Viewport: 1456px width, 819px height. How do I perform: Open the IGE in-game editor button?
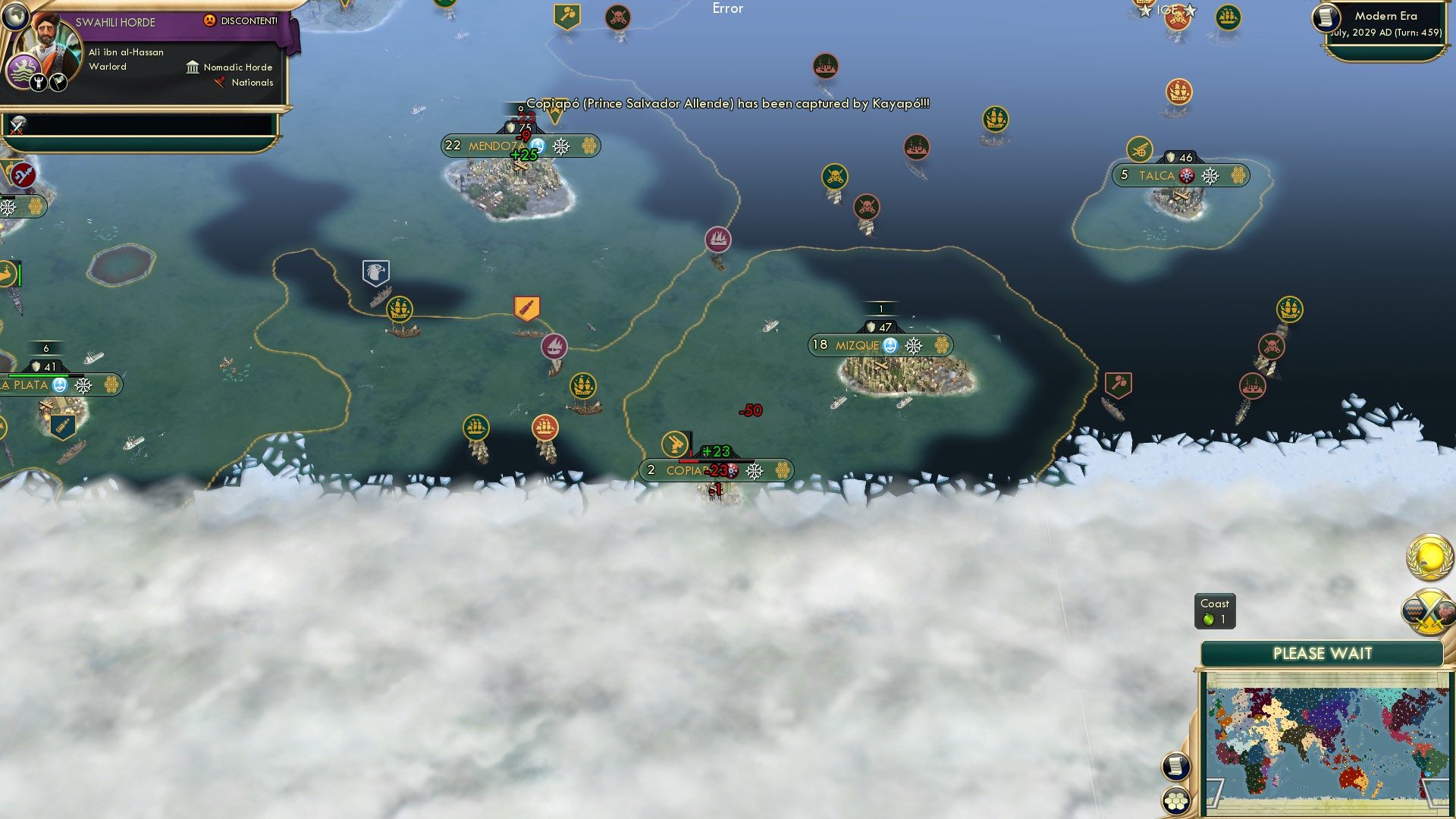[1167, 11]
